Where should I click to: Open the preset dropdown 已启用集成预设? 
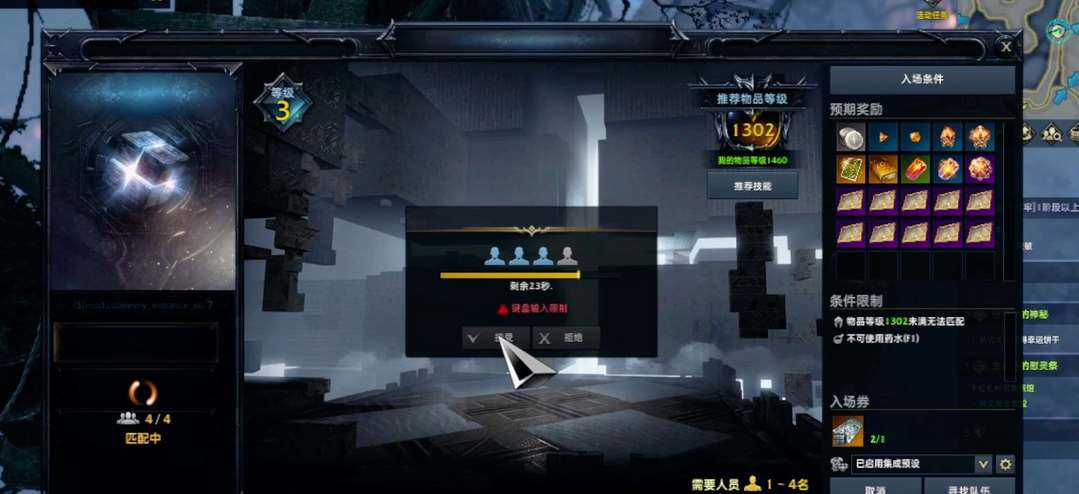(x=921, y=464)
